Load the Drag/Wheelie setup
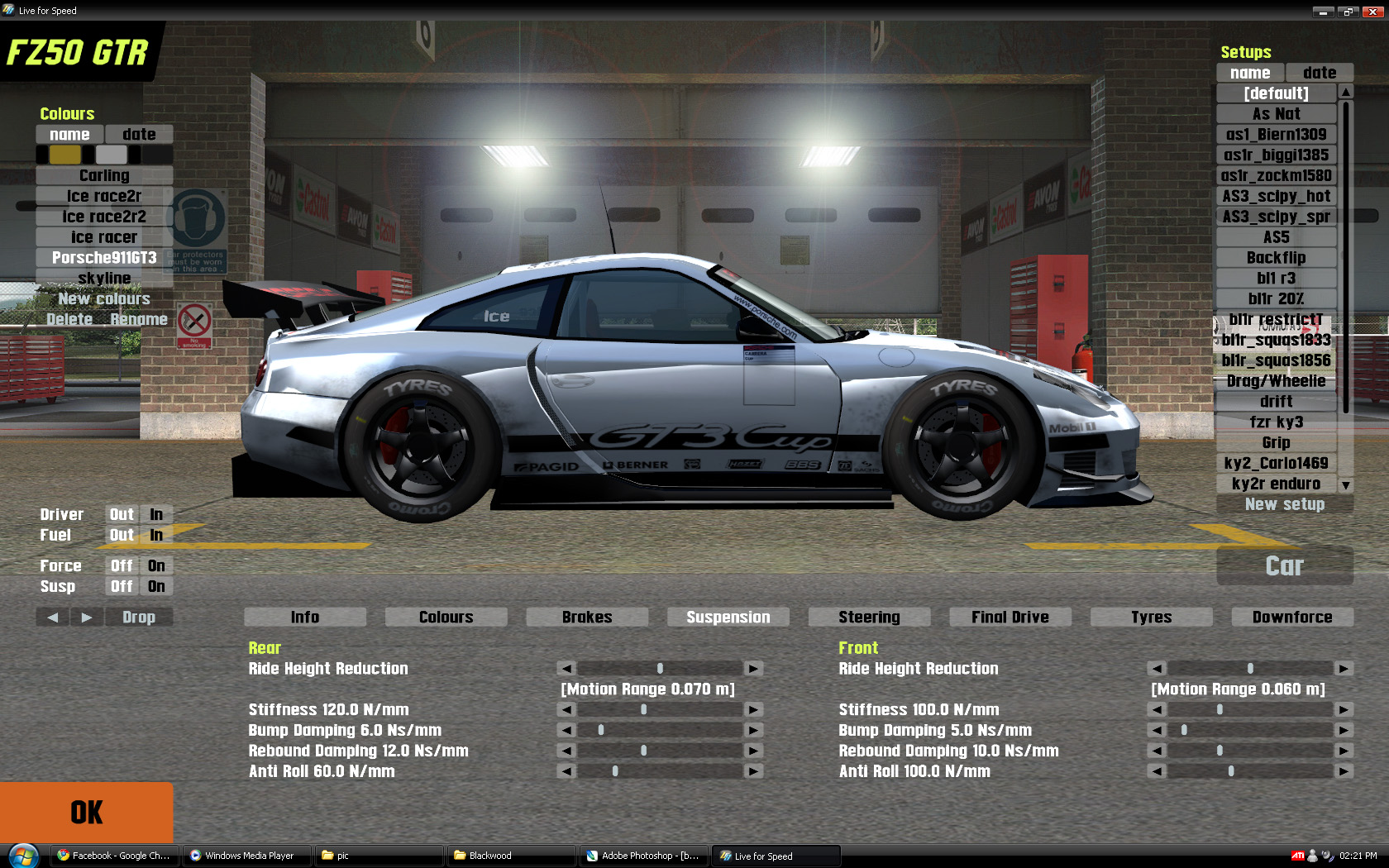The width and height of the screenshot is (1389, 868). pos(1276,381)
